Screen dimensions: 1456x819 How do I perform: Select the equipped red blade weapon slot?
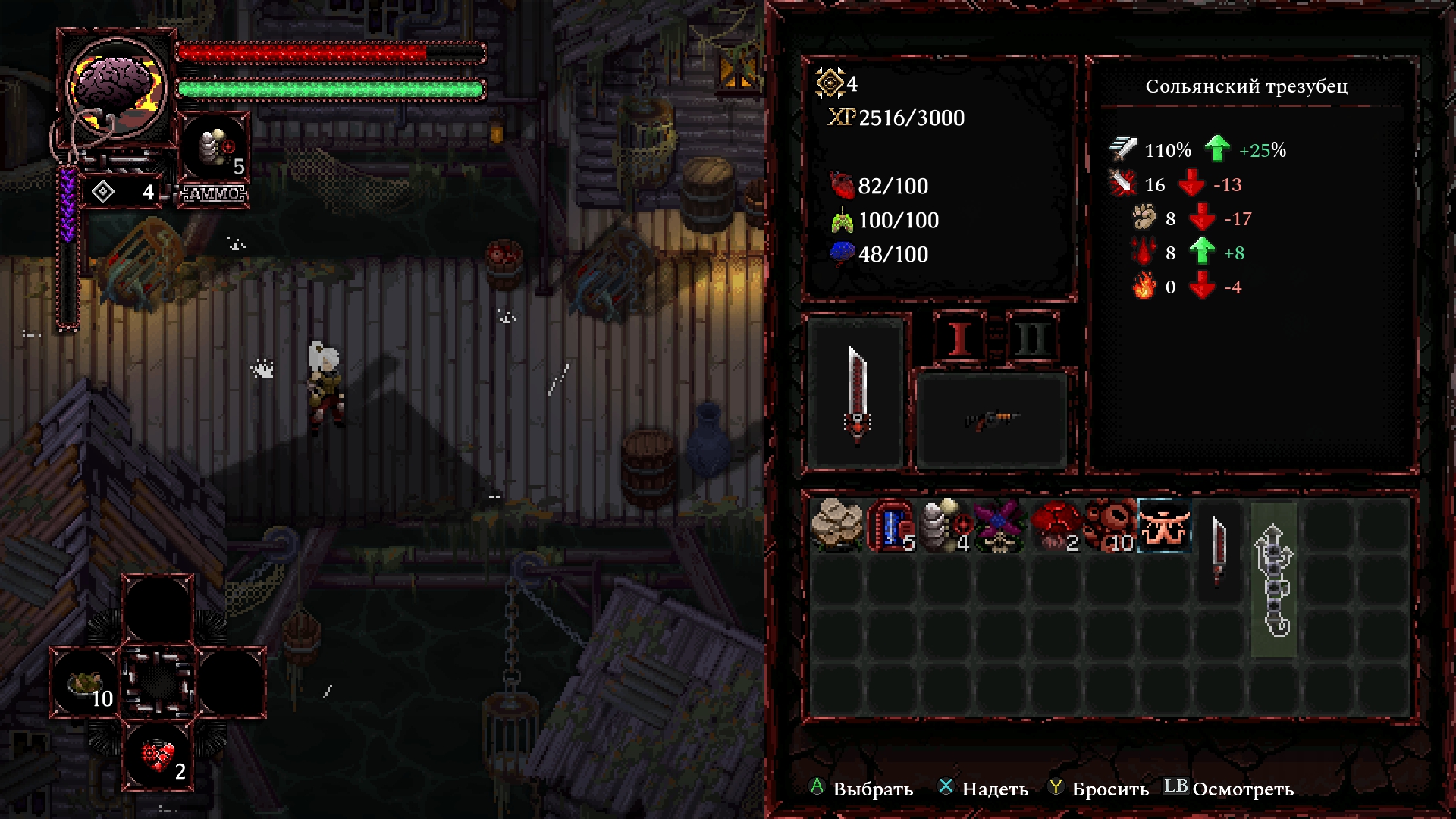[x=857, y=393]
